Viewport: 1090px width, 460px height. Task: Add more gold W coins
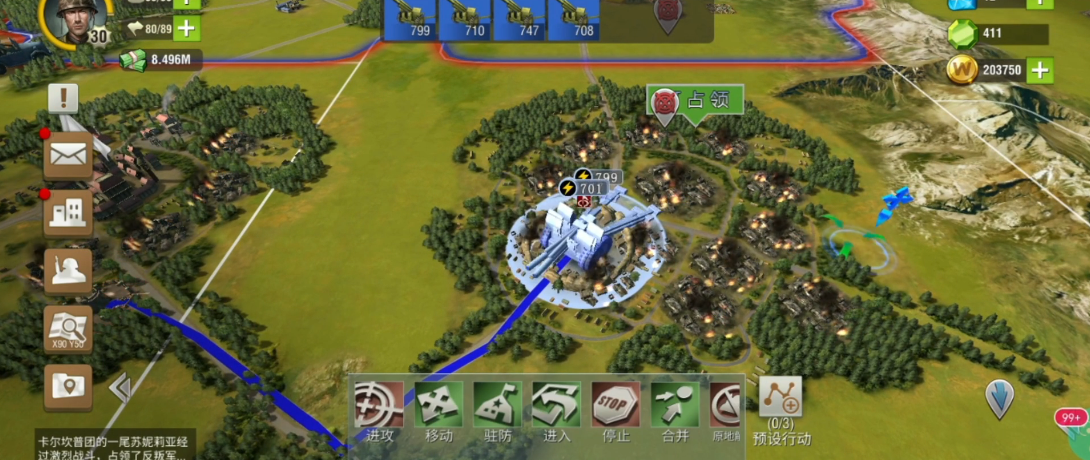(x=1040, y=70)
